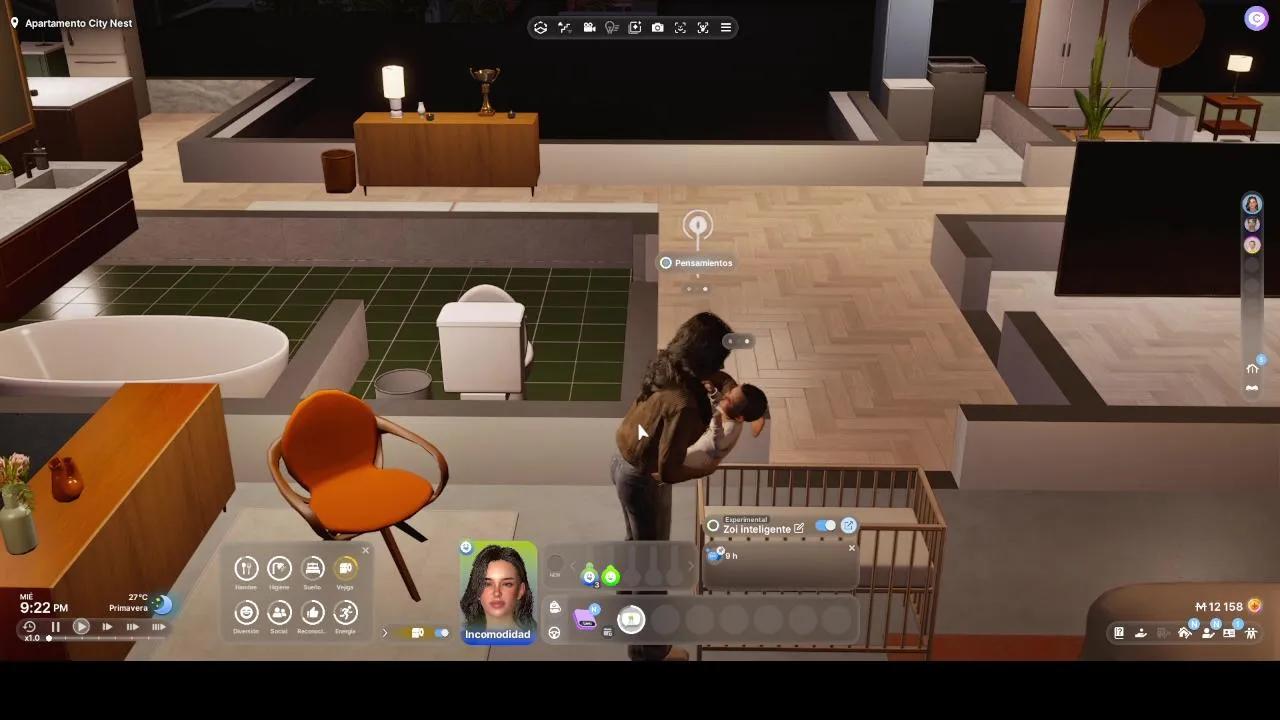Click the Social need icon
The image size is (1280, 720).
279,613
